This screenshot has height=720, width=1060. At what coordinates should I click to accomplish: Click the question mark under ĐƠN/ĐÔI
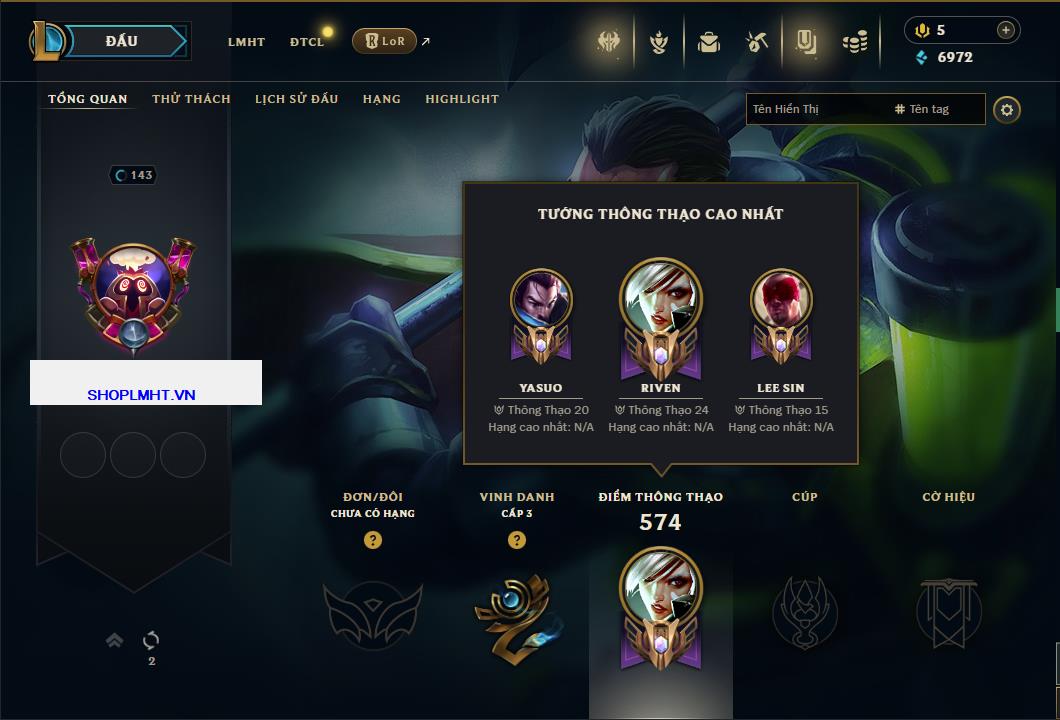373,540
